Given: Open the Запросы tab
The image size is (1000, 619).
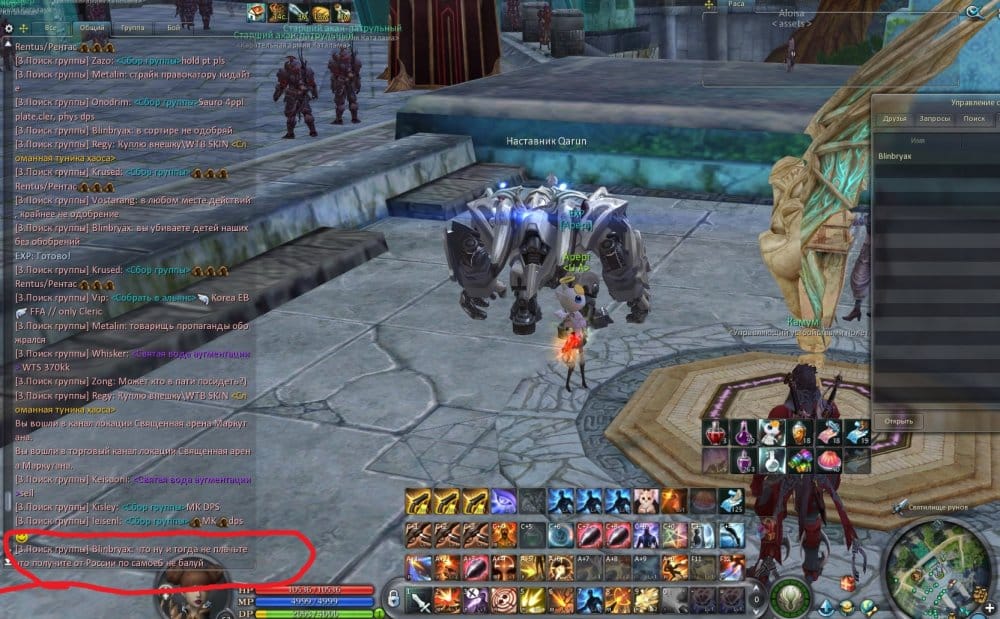Looking at the screenshot, I should pos(934,118).
